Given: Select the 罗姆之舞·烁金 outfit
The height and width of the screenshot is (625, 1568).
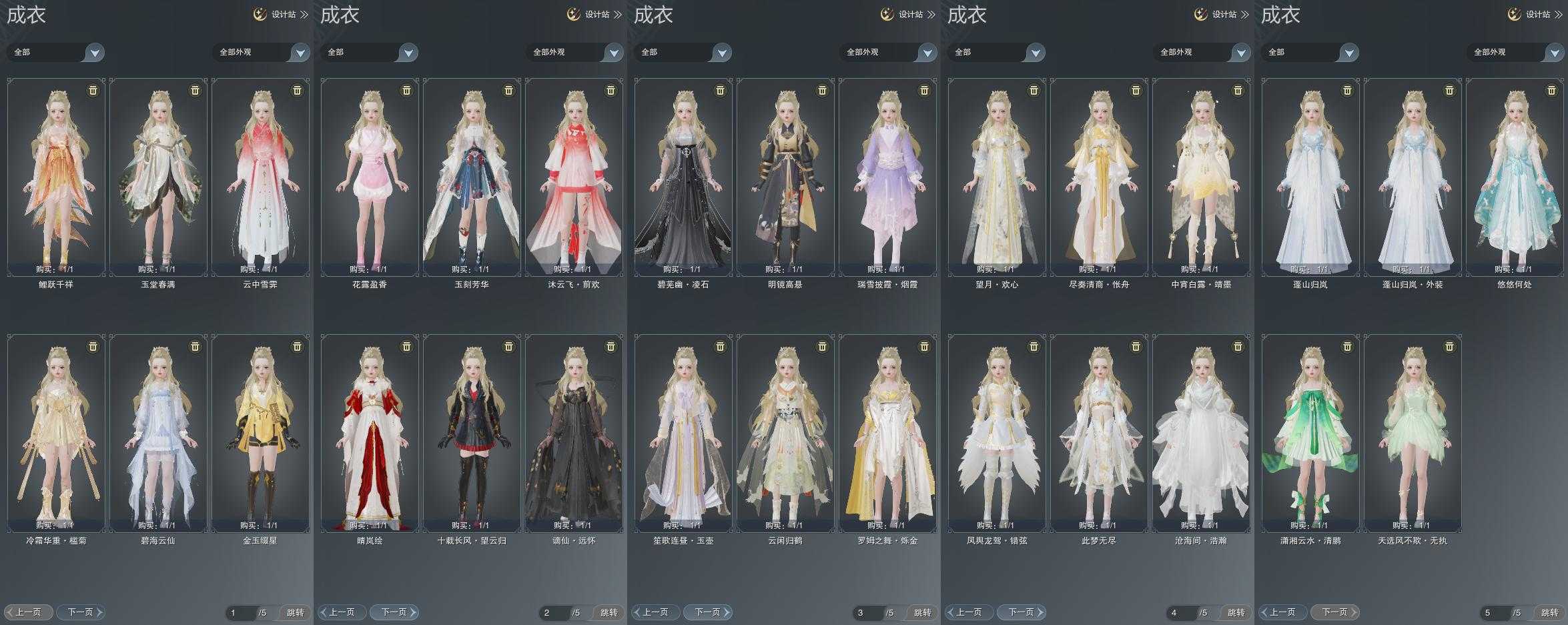Looking at the screenshot, I should pos(887,433).
